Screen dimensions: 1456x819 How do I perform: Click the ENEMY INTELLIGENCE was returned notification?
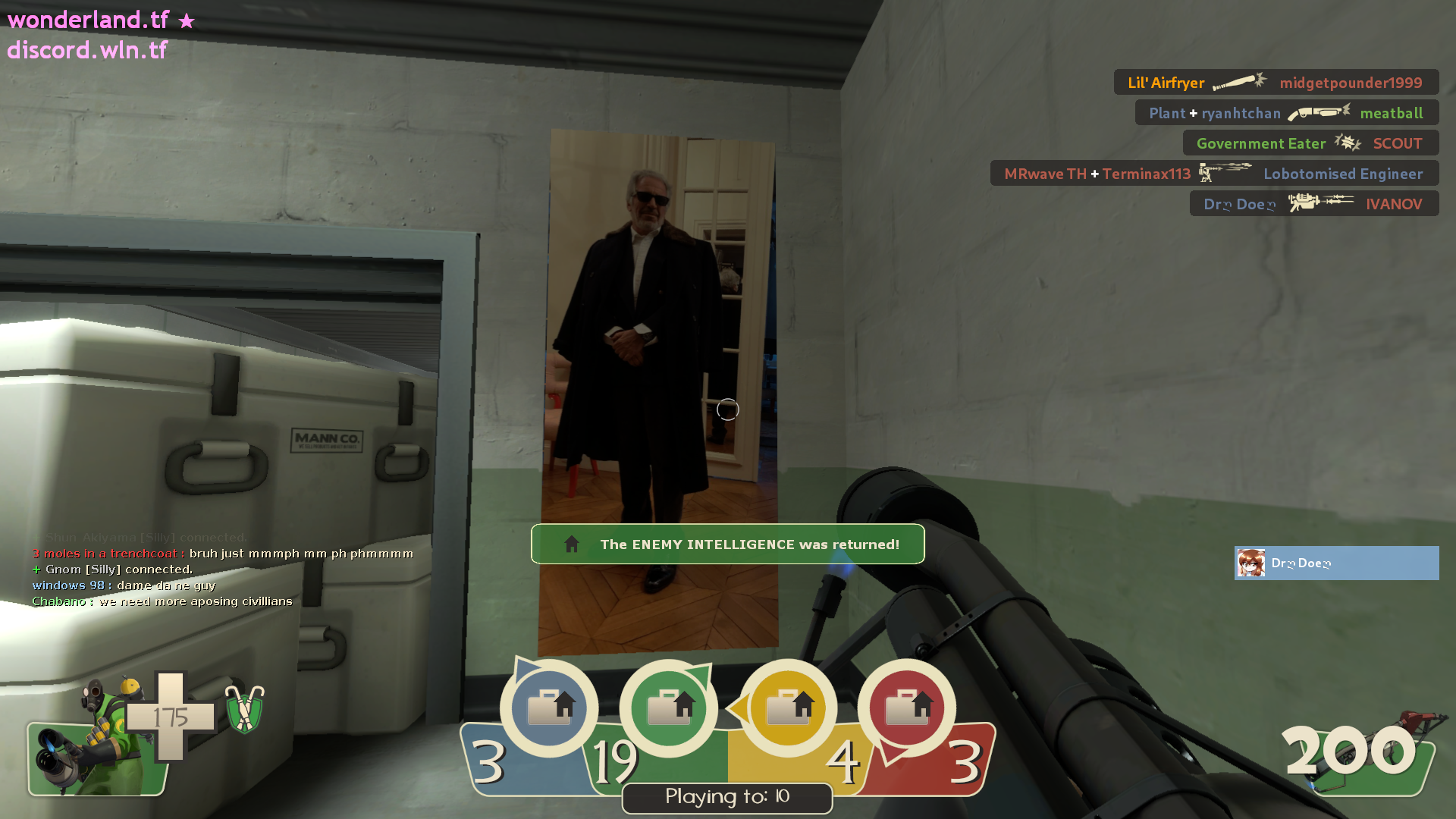point(727,544)
